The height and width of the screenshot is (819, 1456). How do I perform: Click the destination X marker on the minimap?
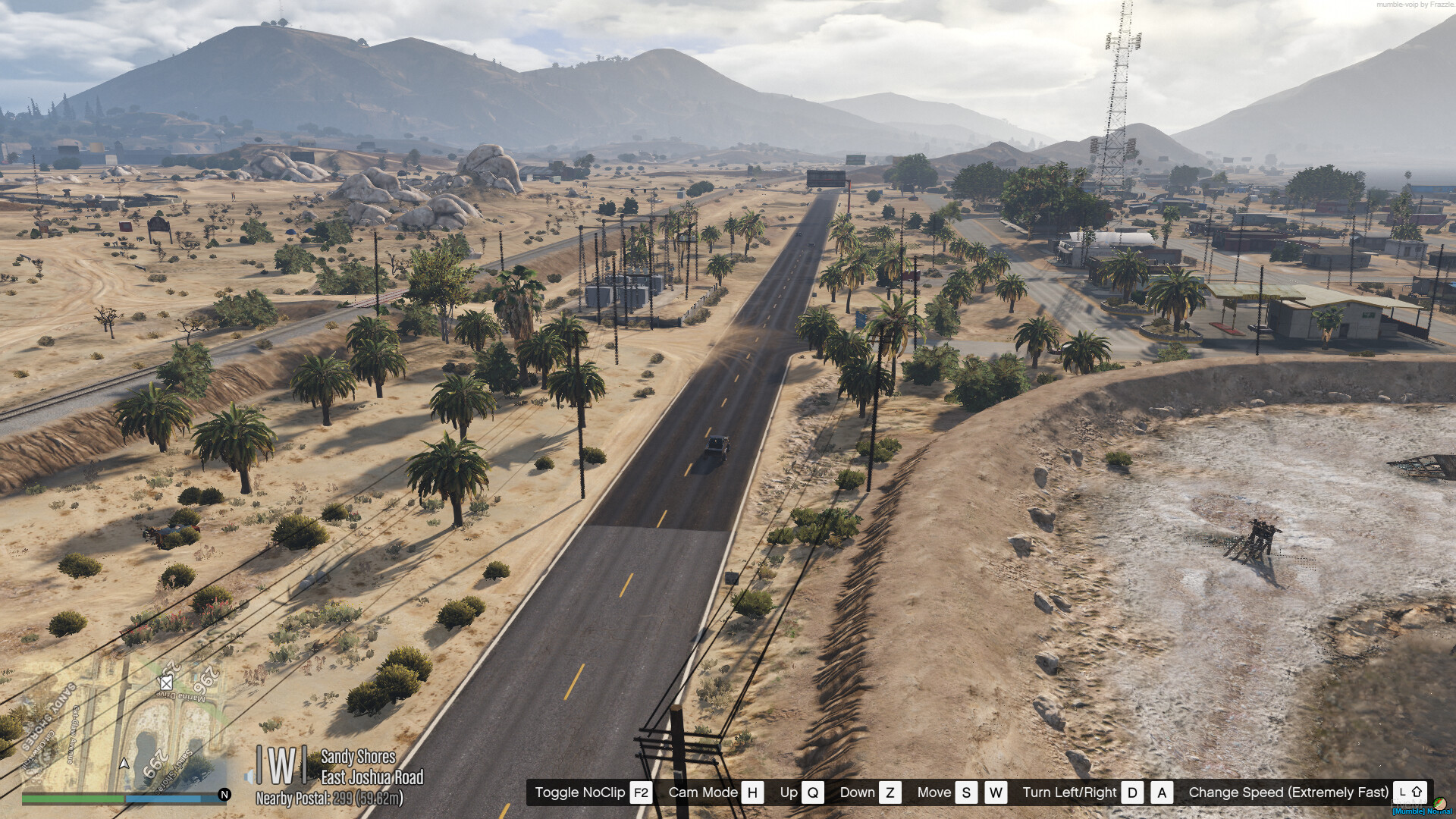click(x=165, y=684)
